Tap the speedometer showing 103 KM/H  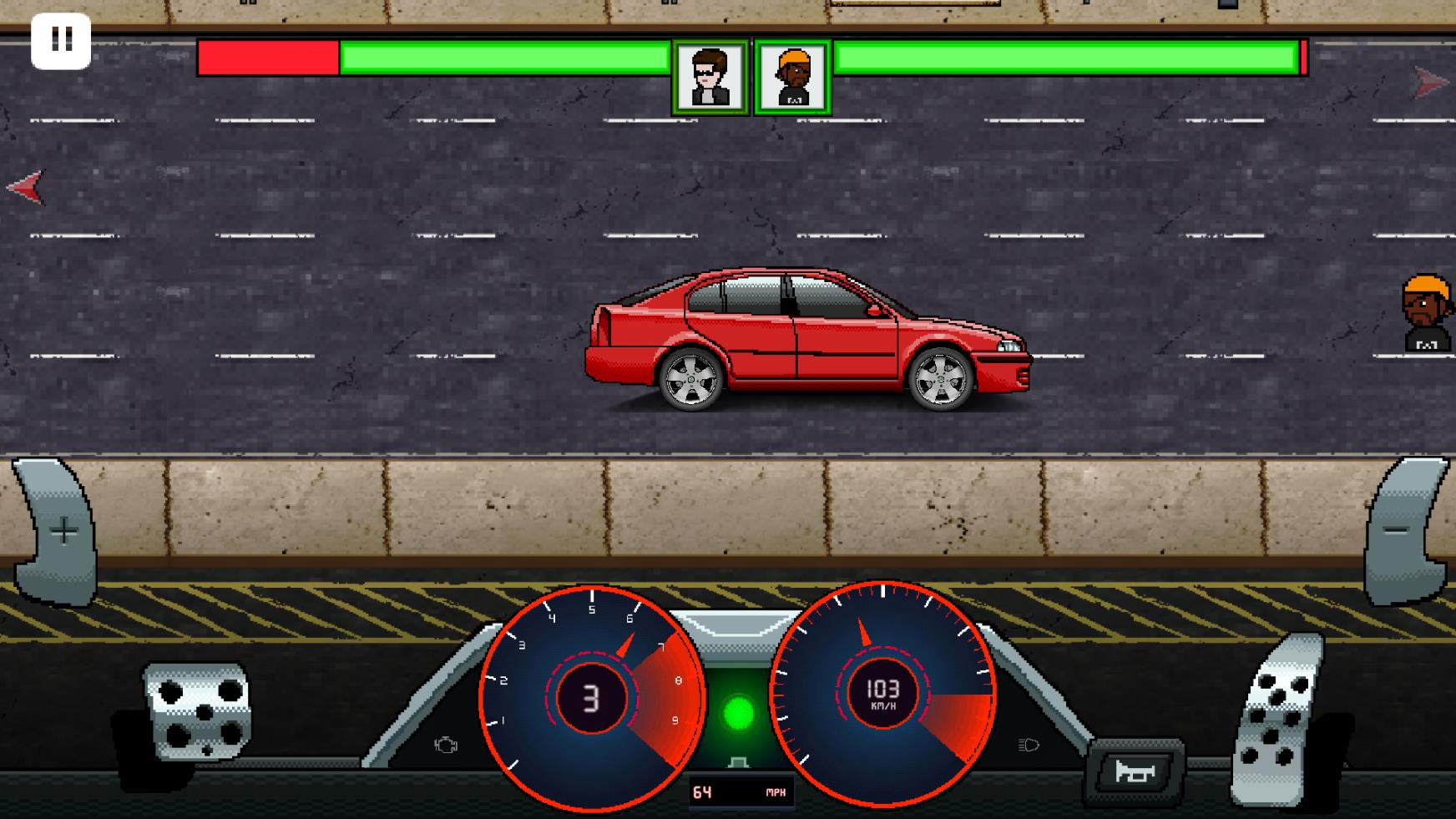point(882,695)
